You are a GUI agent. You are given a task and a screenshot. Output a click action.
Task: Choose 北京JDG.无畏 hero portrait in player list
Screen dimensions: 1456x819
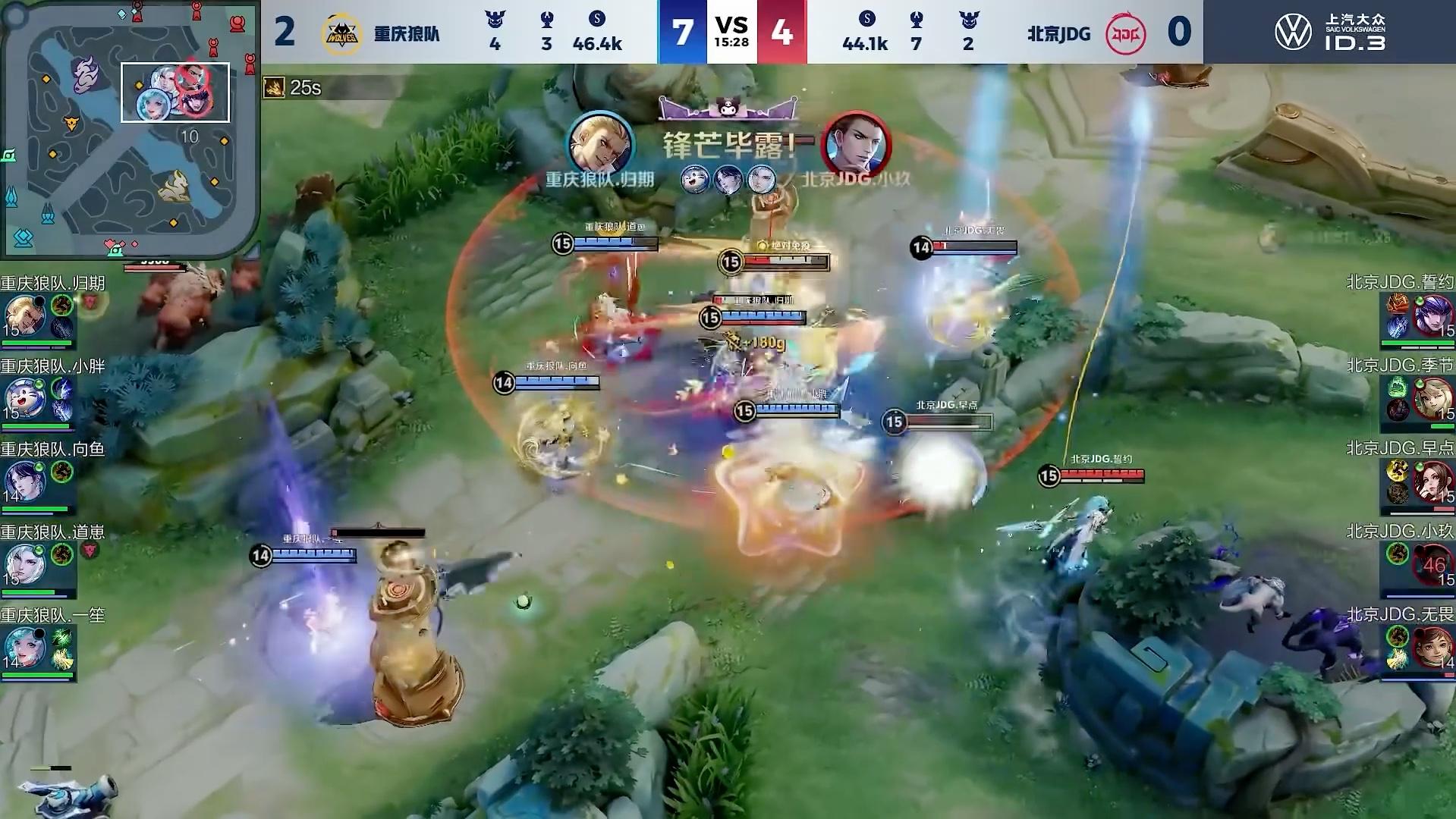(x=1432, y=648)
